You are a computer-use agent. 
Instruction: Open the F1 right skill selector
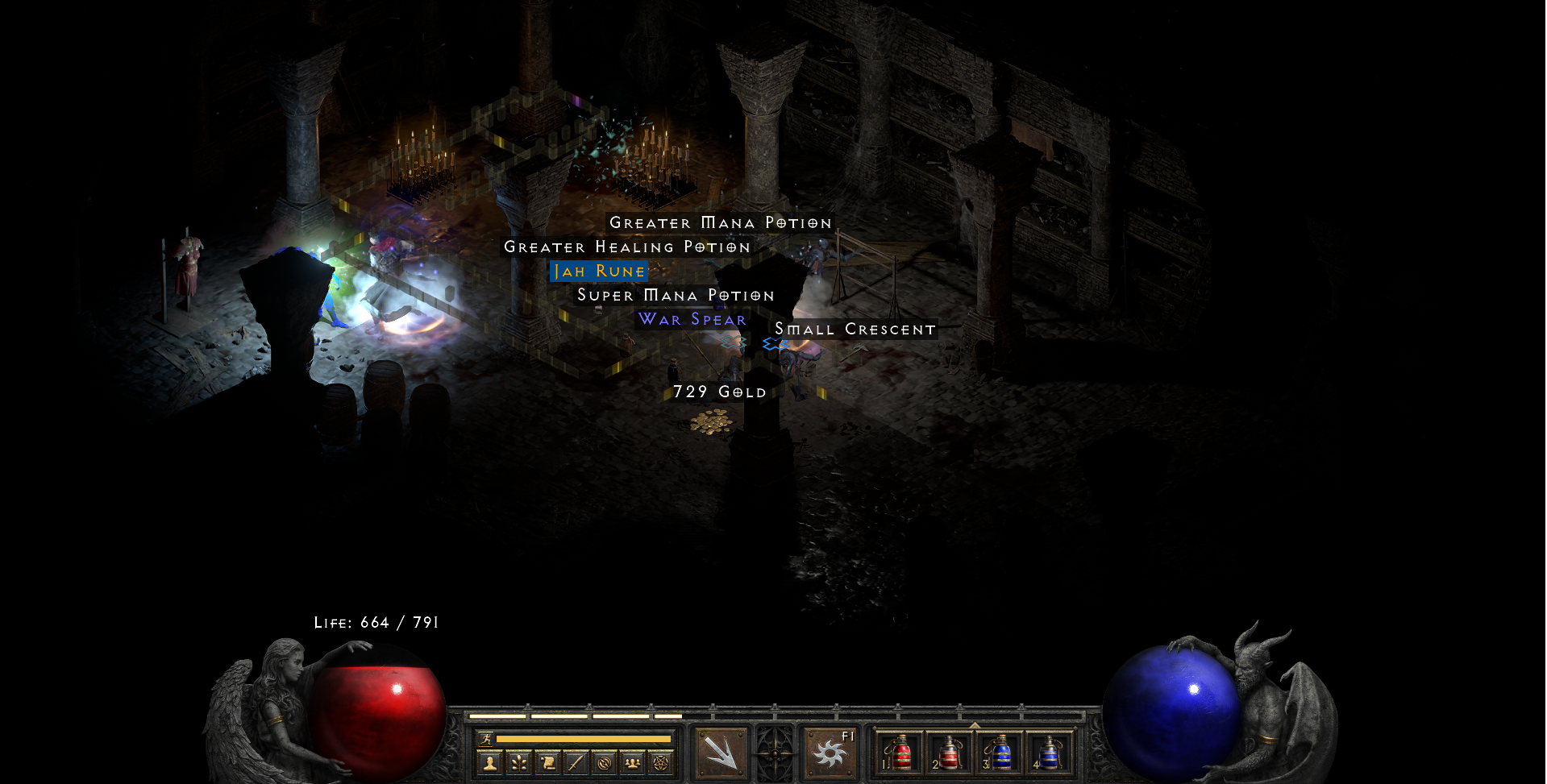(x=829, y=753)
